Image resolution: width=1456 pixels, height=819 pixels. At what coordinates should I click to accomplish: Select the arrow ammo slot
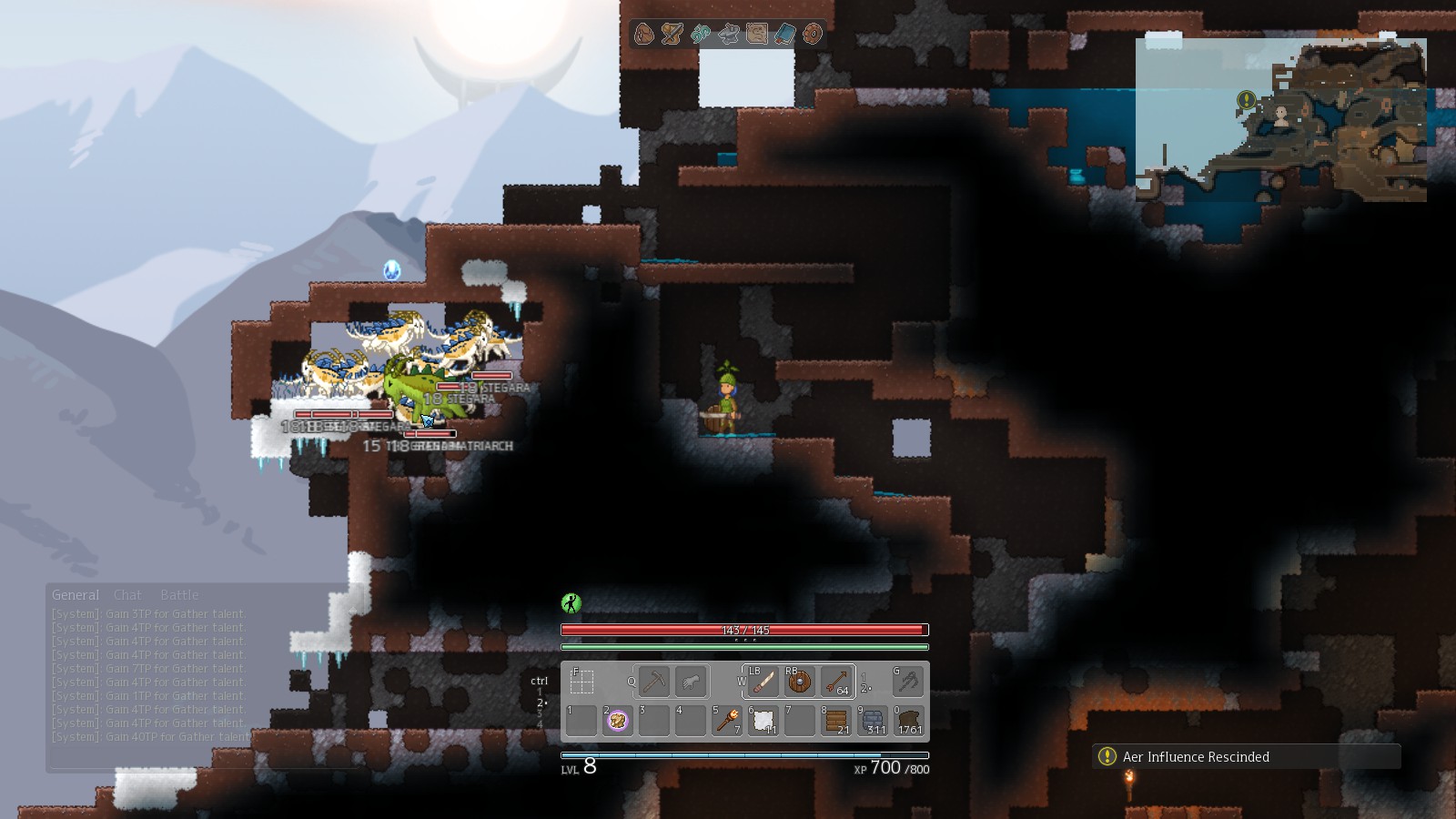click(x=836, y=681)
